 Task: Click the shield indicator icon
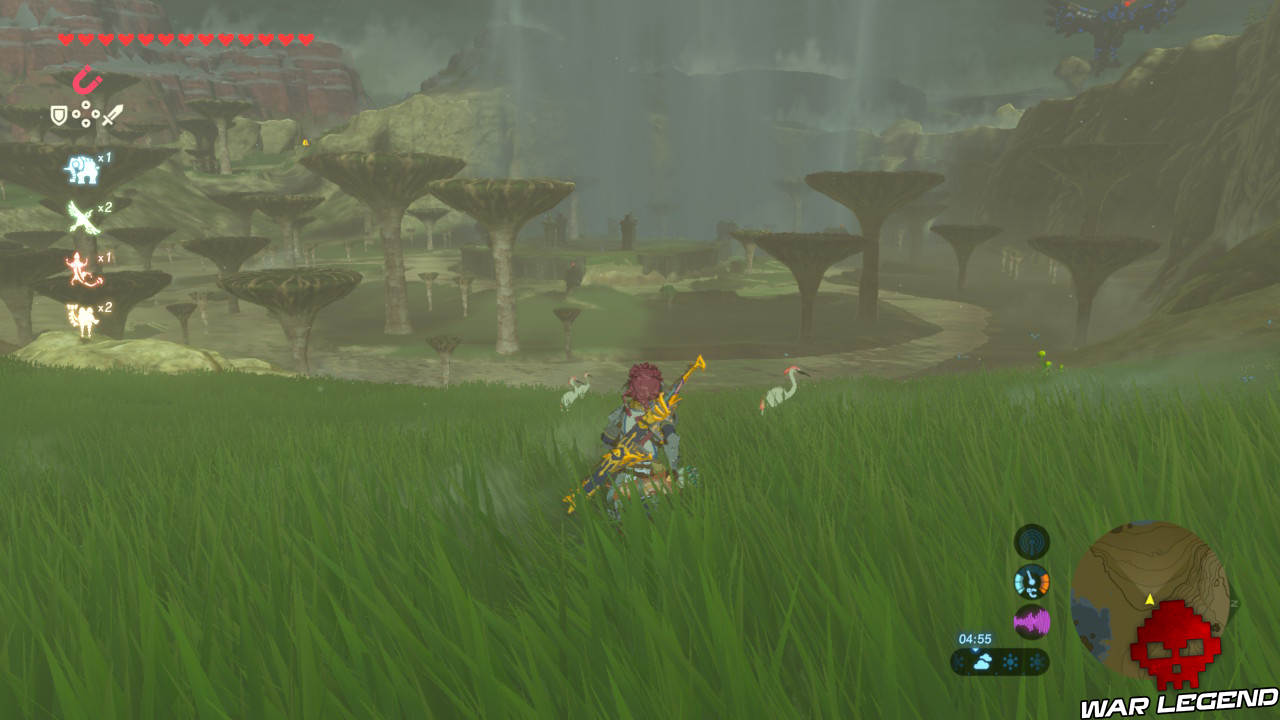click(x=58, y=114)
